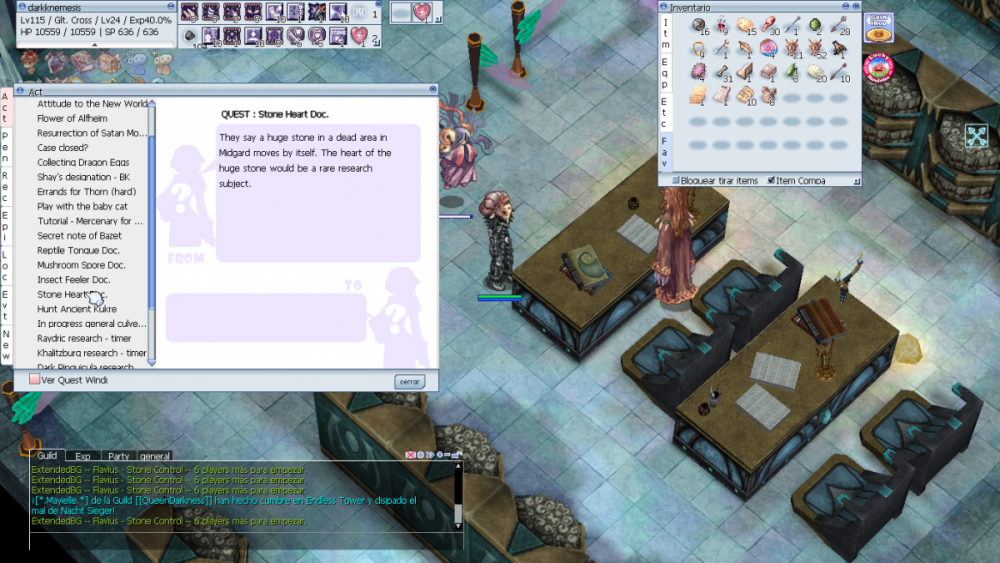Select the bone item stack of 31

pyautogui.click(x=721, y=74)
